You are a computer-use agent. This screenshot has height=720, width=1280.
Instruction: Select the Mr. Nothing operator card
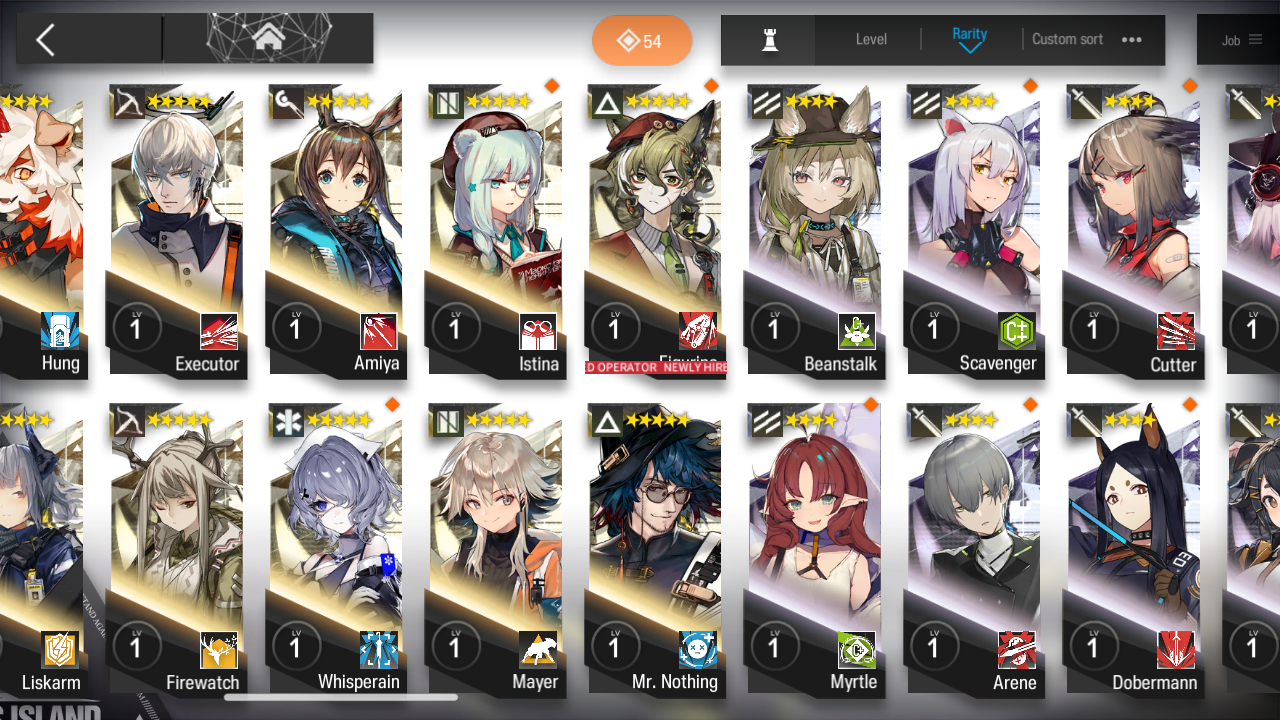(655, 550)
